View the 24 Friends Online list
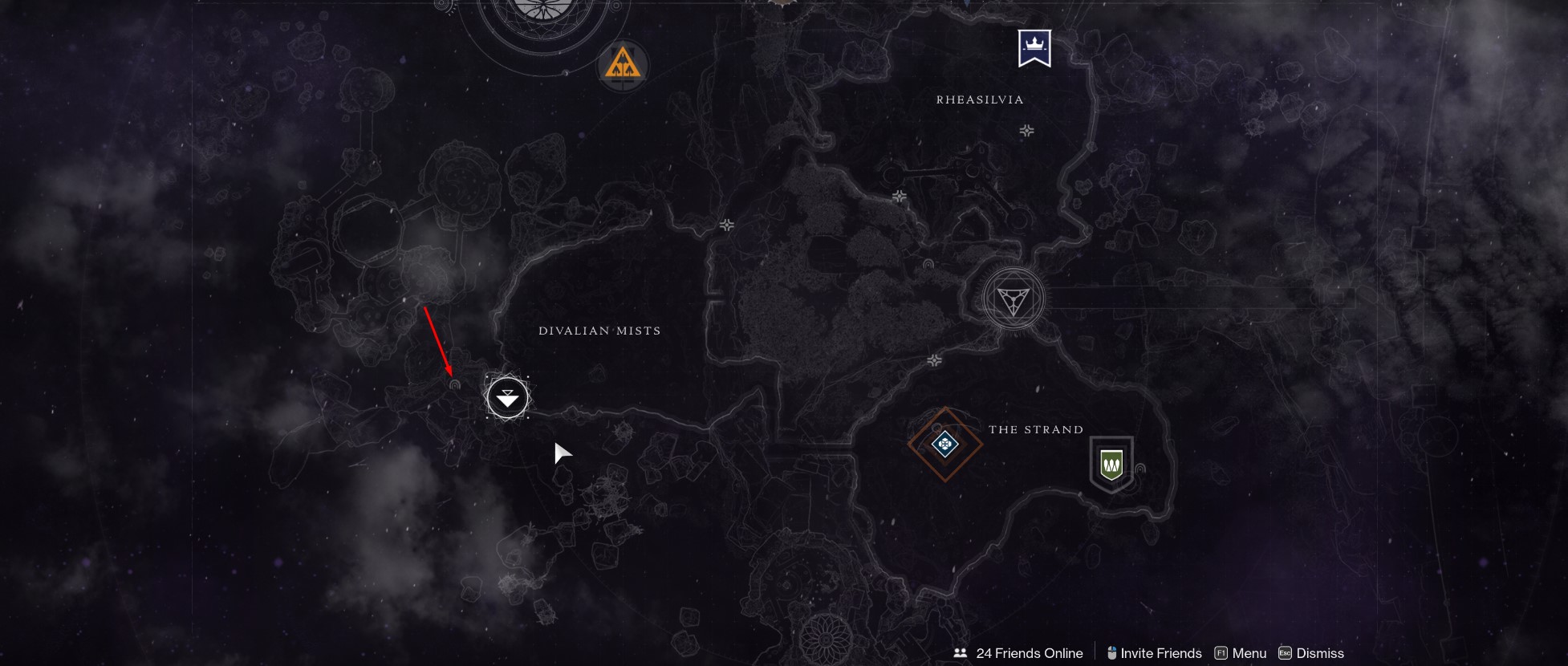Screen dimensions: 1568x666 pyautogui.click(x=1029, y=653)
